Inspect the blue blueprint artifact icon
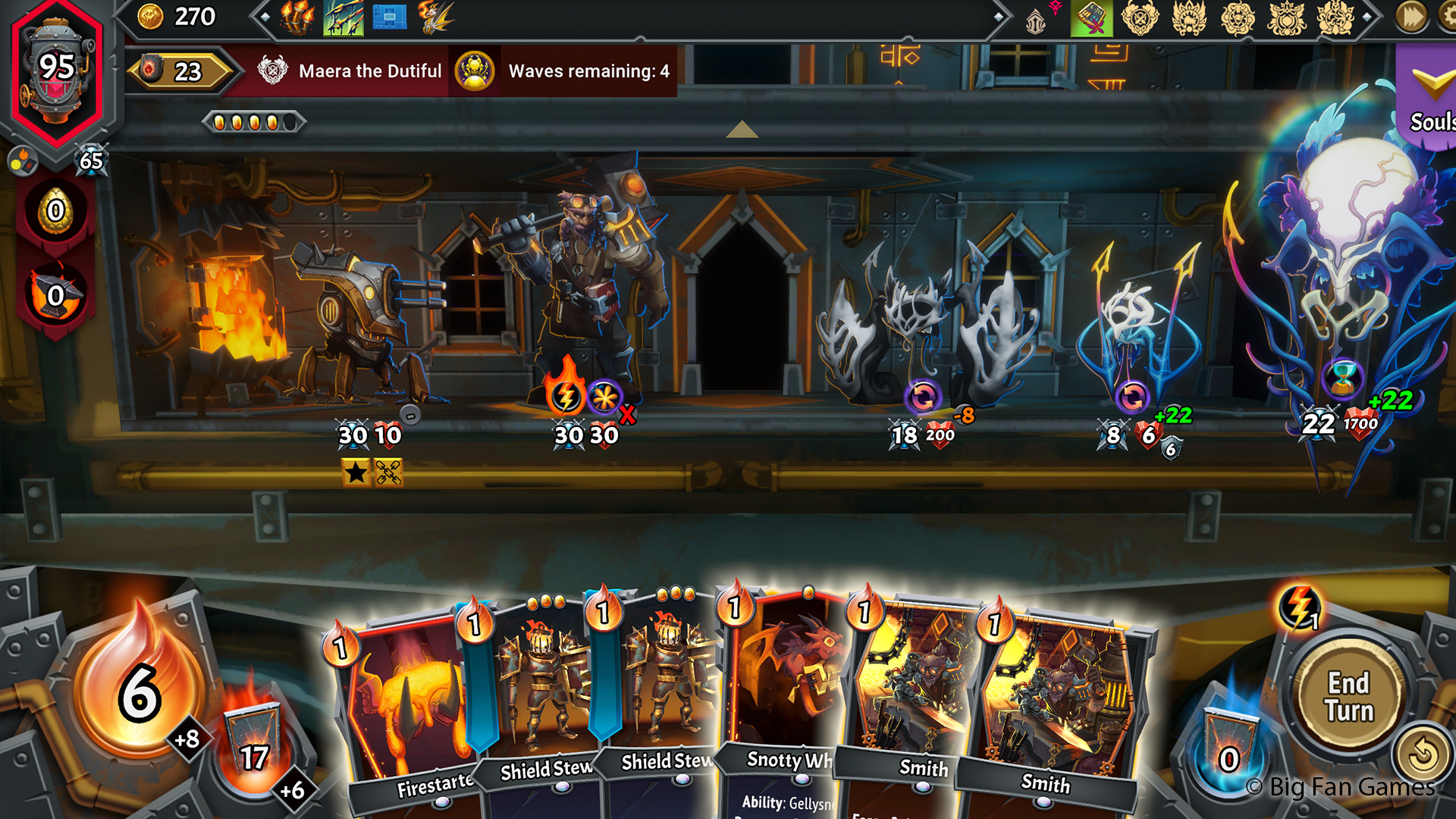Image resolution: width=1456 pixels, height=819 pixels. 390,18
